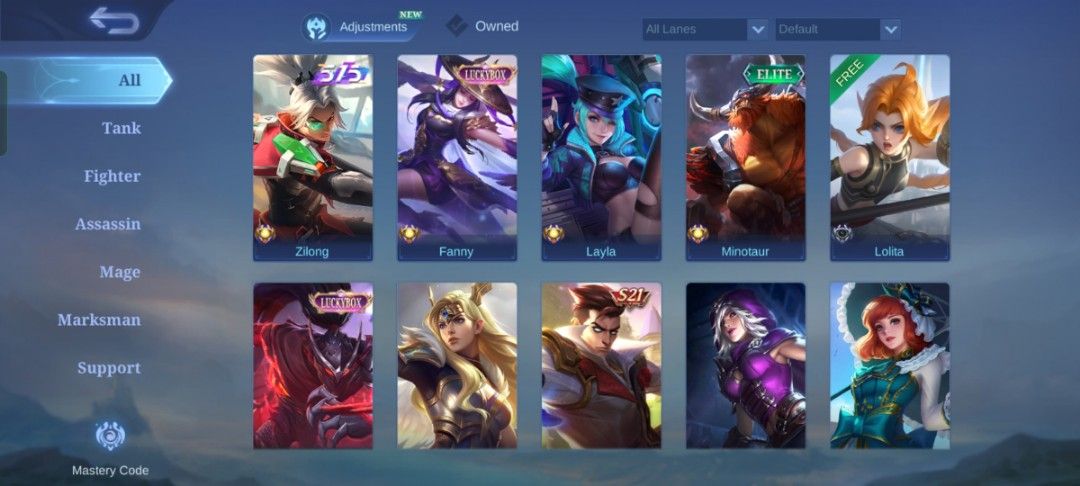Open the Mastery Code icon
The image size is (1080, 486).
coord(110,436)
